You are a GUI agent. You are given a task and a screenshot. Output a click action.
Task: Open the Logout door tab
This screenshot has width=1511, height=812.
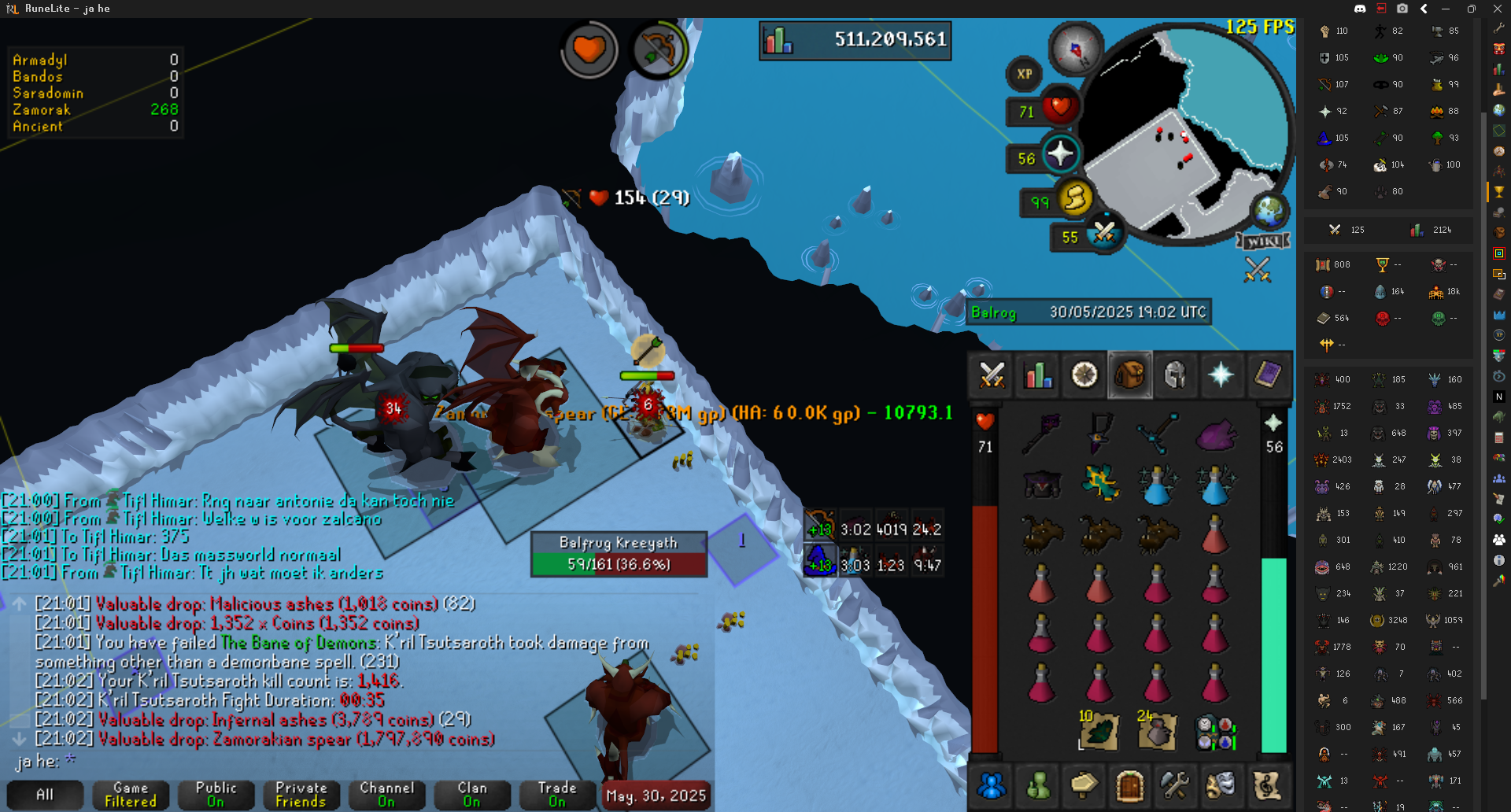[1129, 785]
